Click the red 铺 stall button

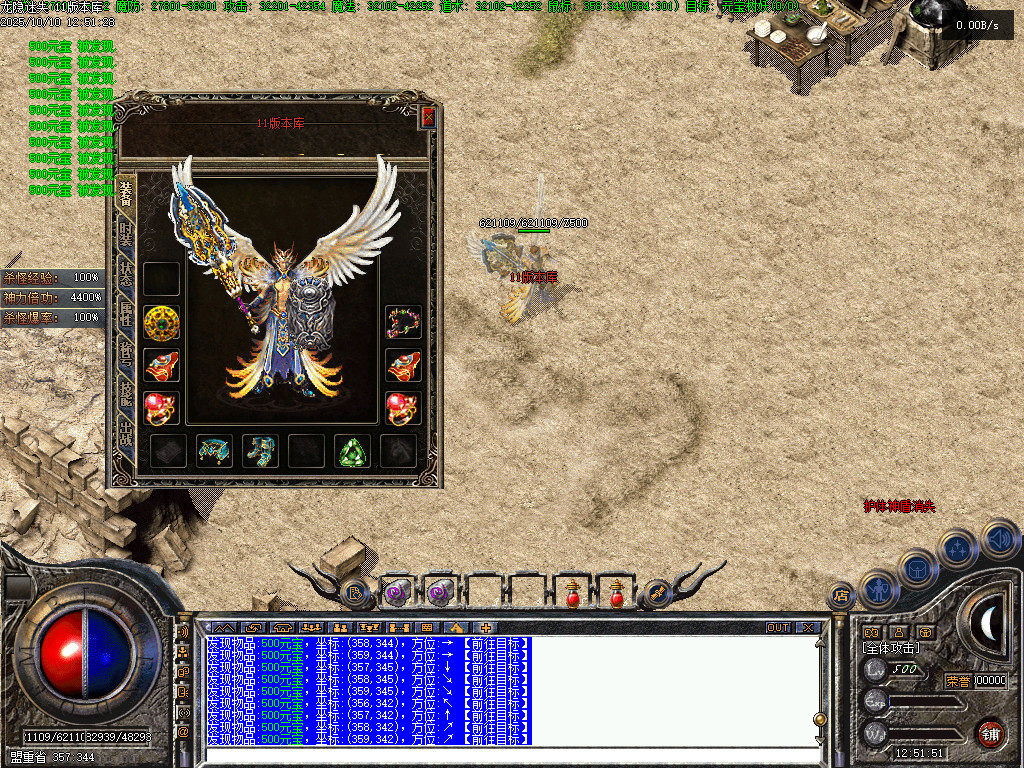(x=989, y=733)
